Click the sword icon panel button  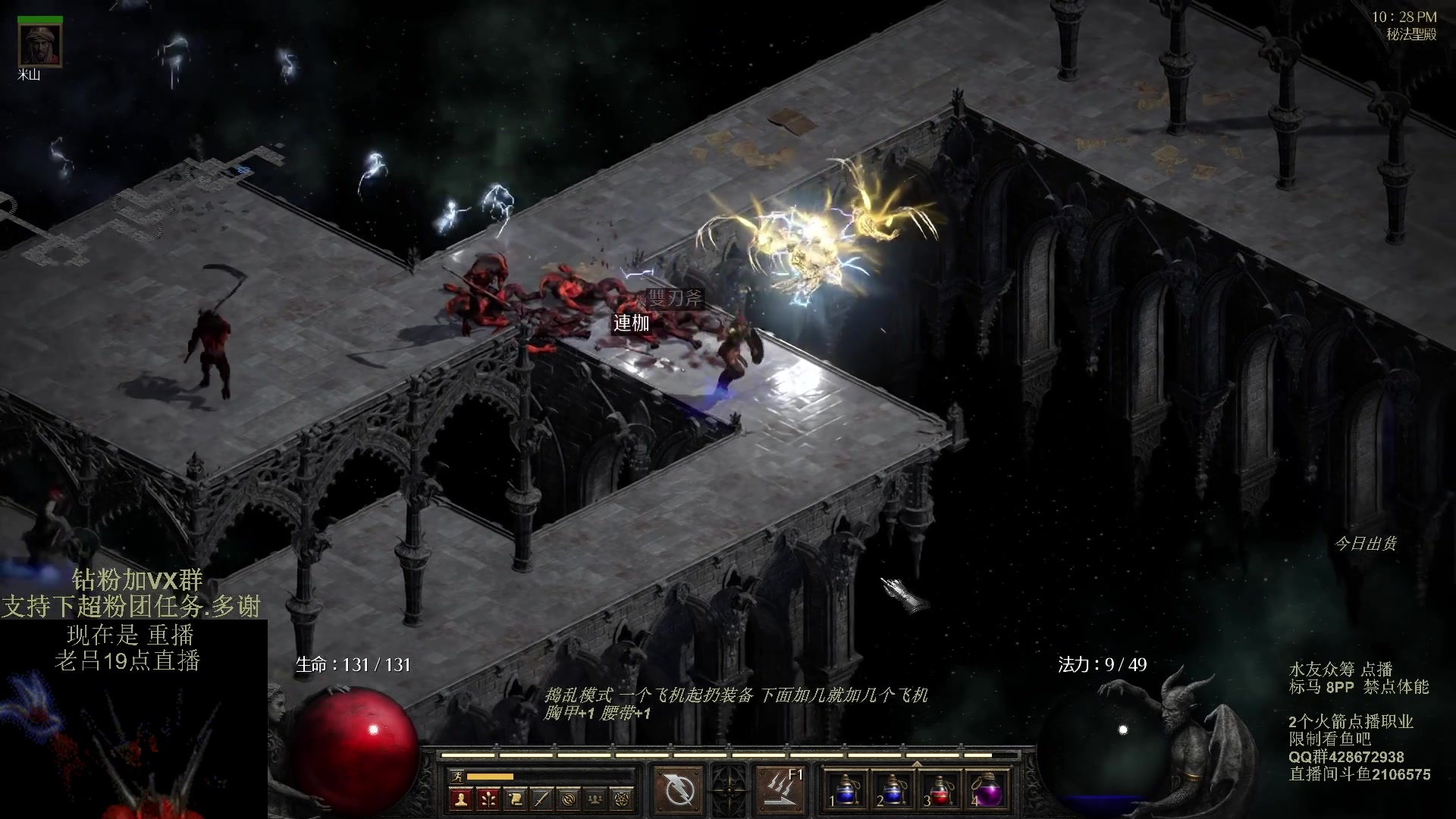click(541, 799)
